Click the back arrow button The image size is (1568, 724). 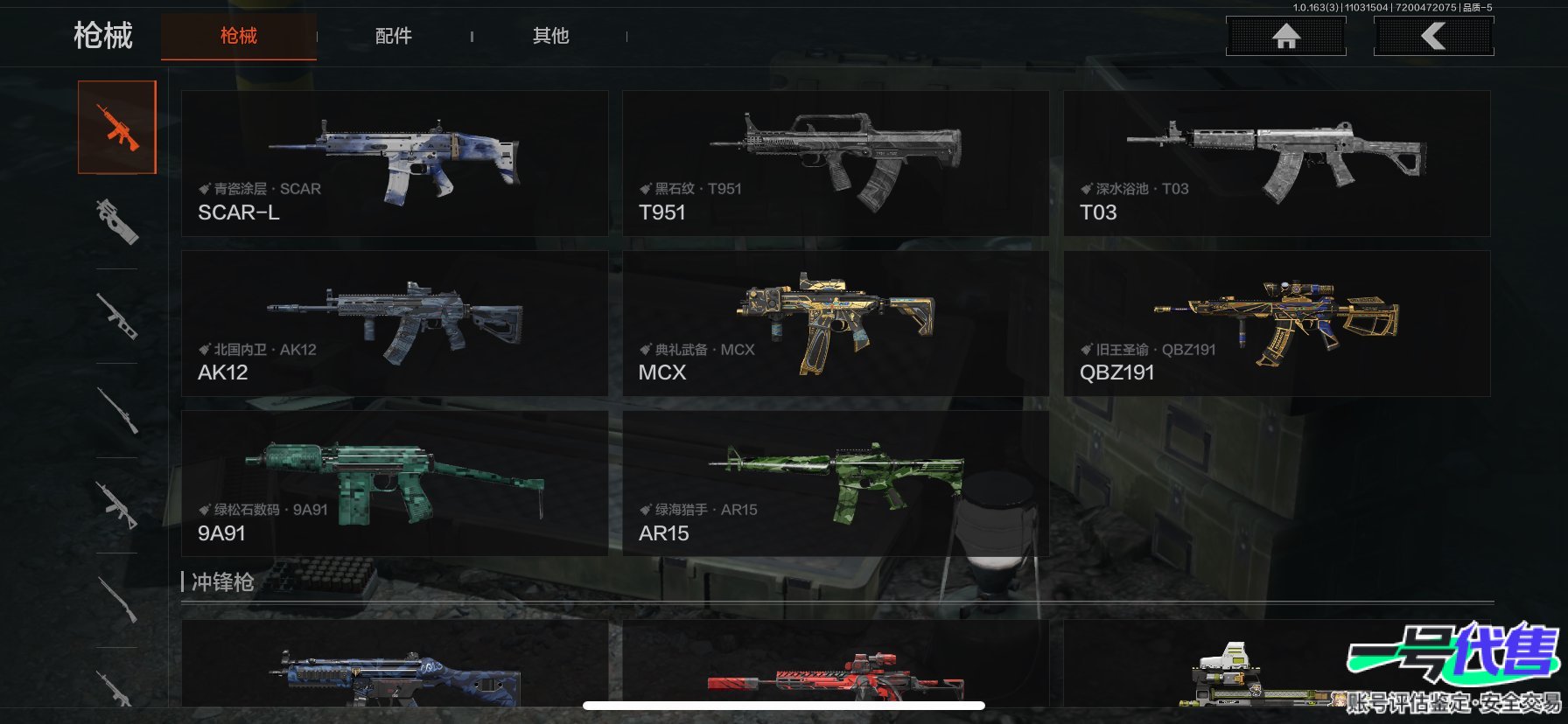(x=1433, y=36)
